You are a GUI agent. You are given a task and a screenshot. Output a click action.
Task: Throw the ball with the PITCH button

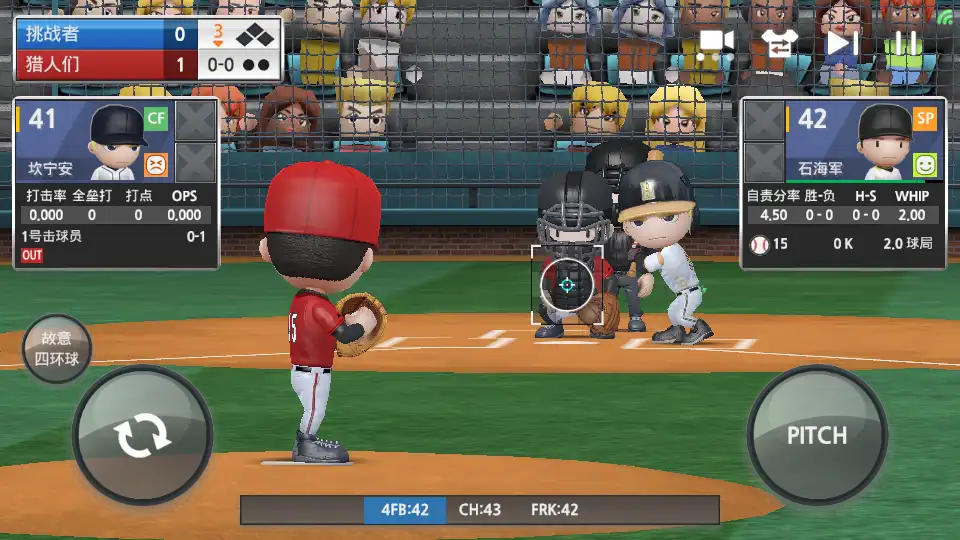click(817, 435)
